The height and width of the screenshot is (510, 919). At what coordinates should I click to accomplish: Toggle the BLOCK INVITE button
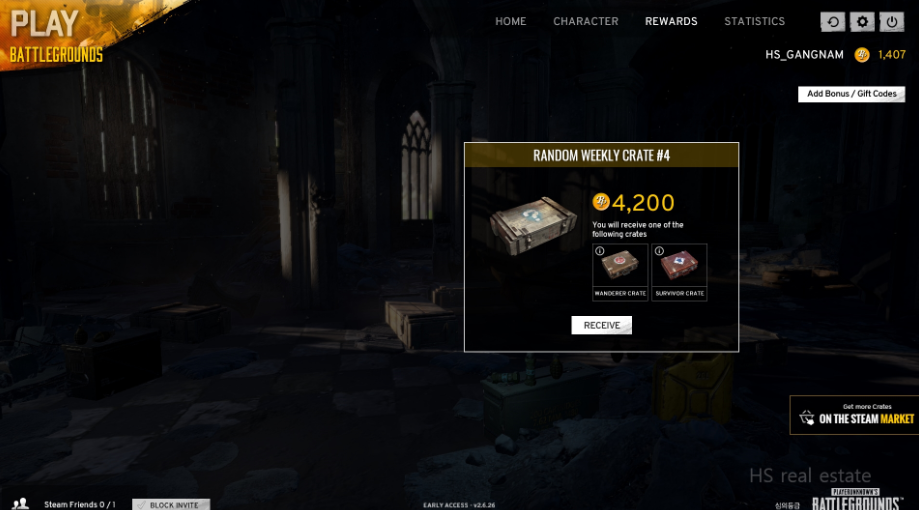coord(171,504)
